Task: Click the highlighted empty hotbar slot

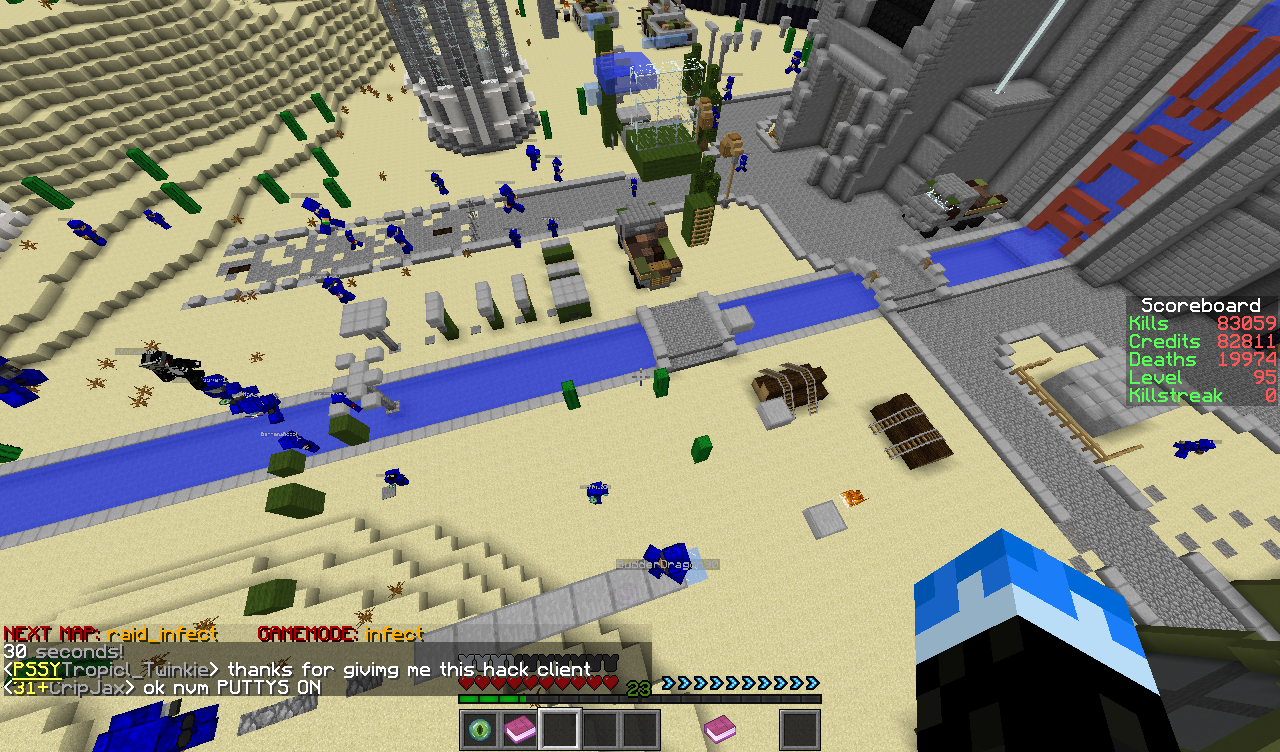Action: click(x=560, y=730)
